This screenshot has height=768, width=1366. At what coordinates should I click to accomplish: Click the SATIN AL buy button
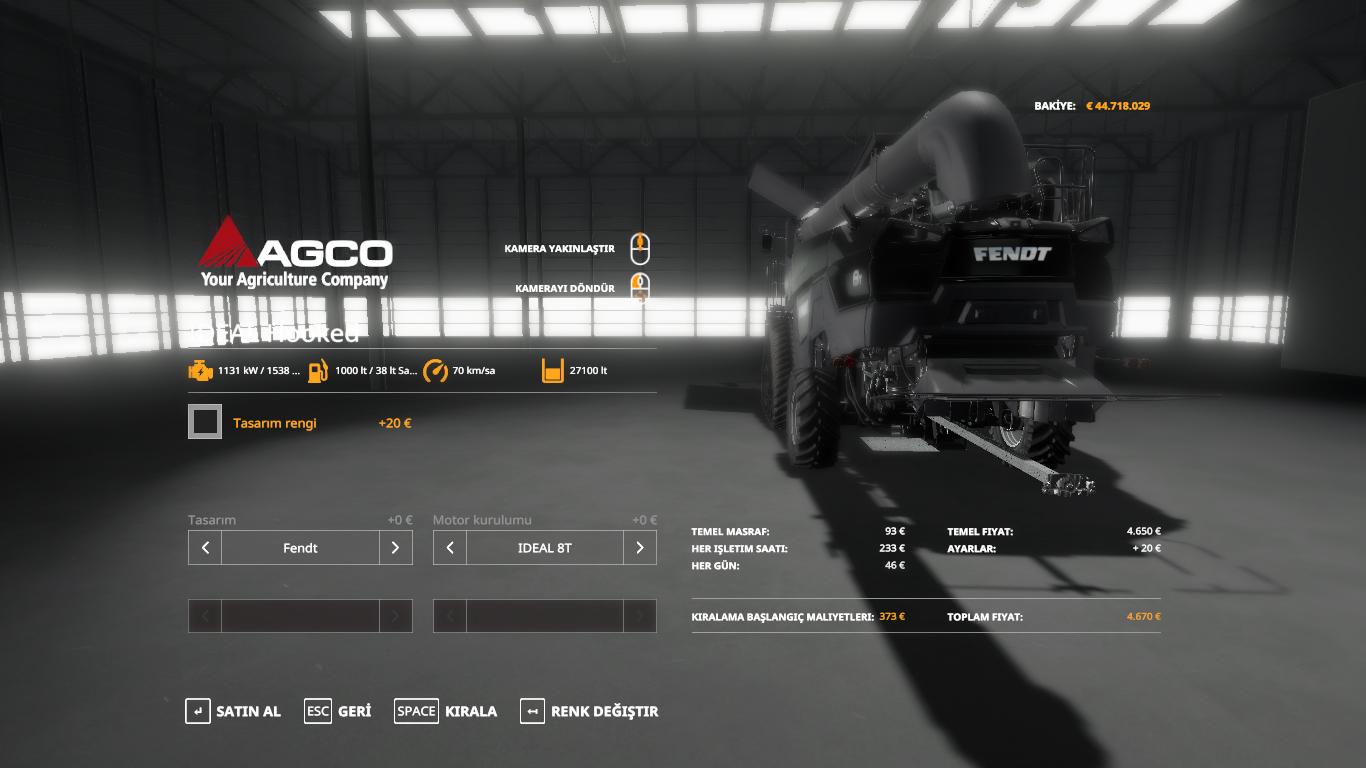[233, 711]
